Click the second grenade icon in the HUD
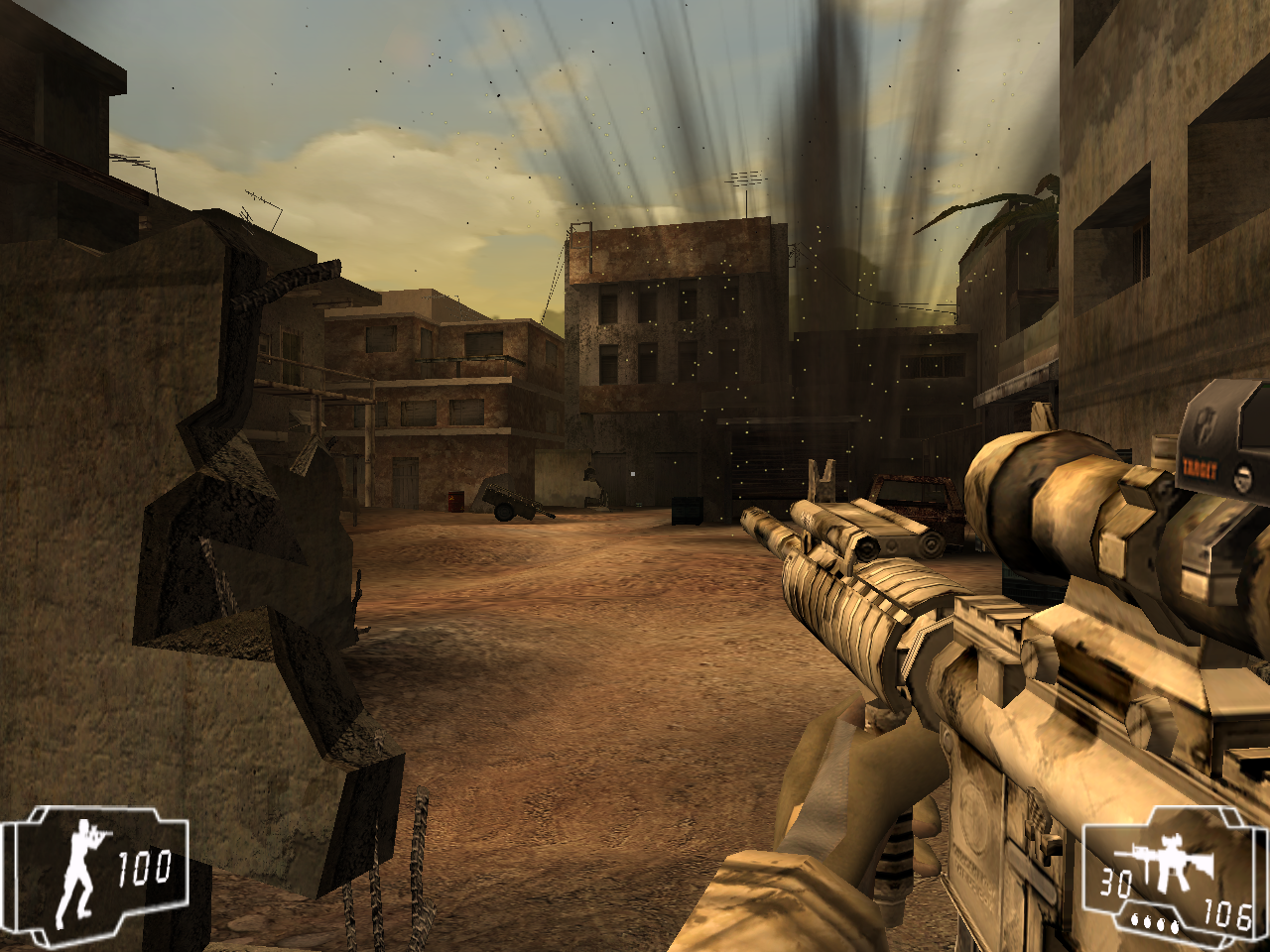Viewport: 1270px width, 952px height. tap(1148, 924)
